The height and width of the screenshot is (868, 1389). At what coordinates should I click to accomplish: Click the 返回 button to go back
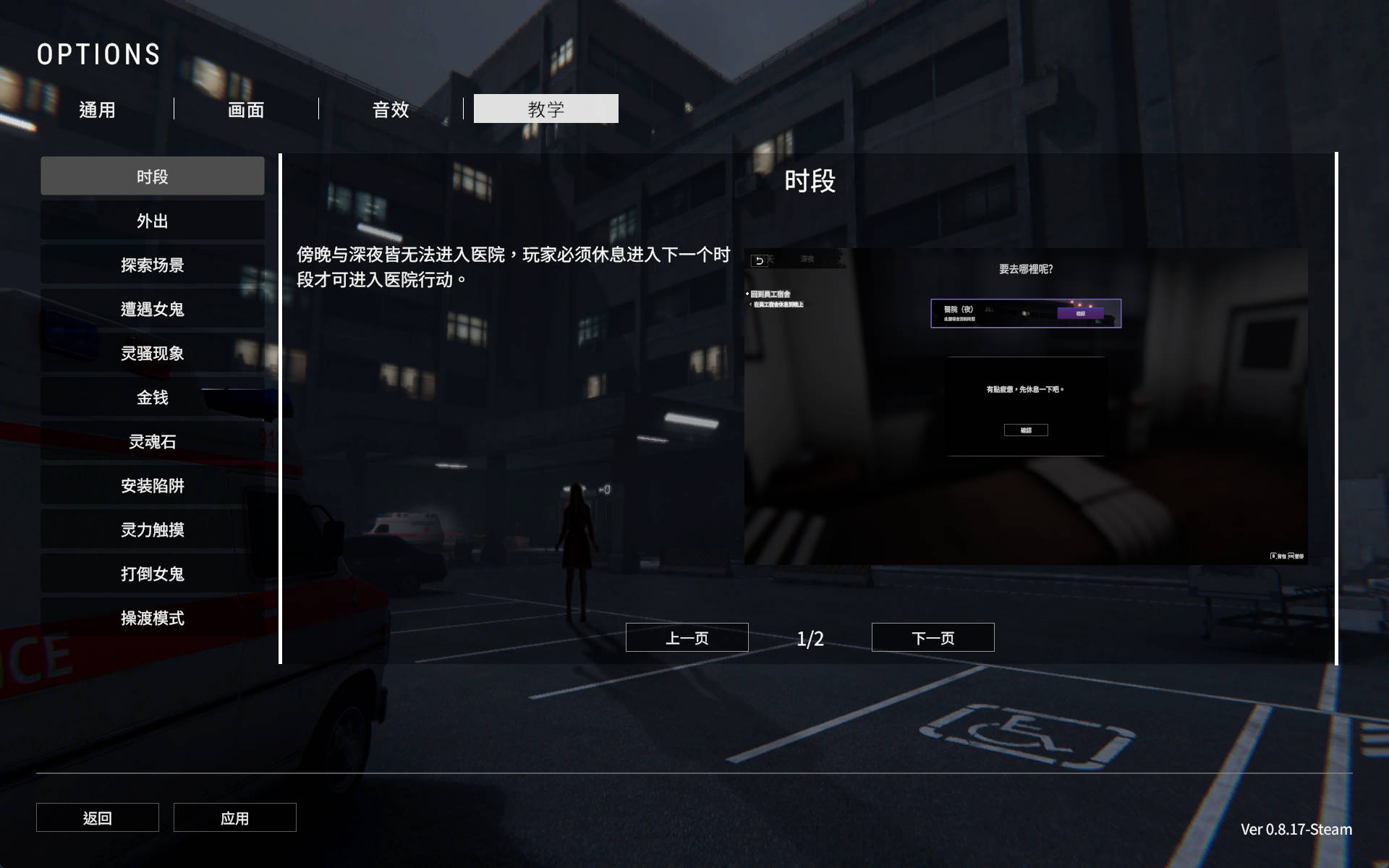(x=98, y=817)
